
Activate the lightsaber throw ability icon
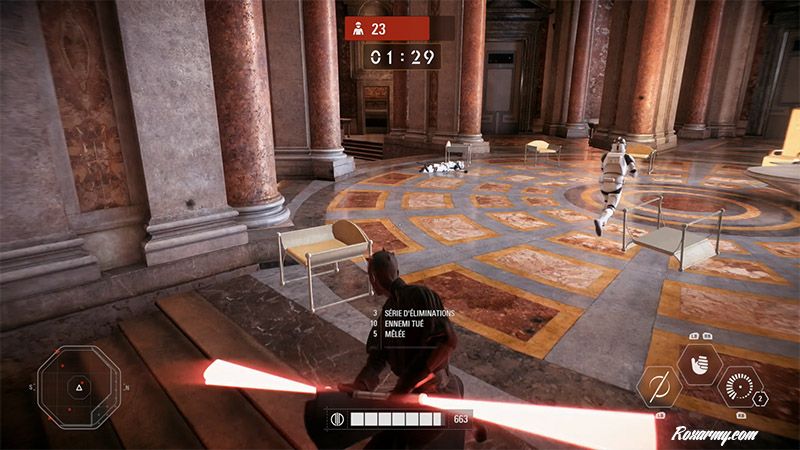click(x=660, y=387)
